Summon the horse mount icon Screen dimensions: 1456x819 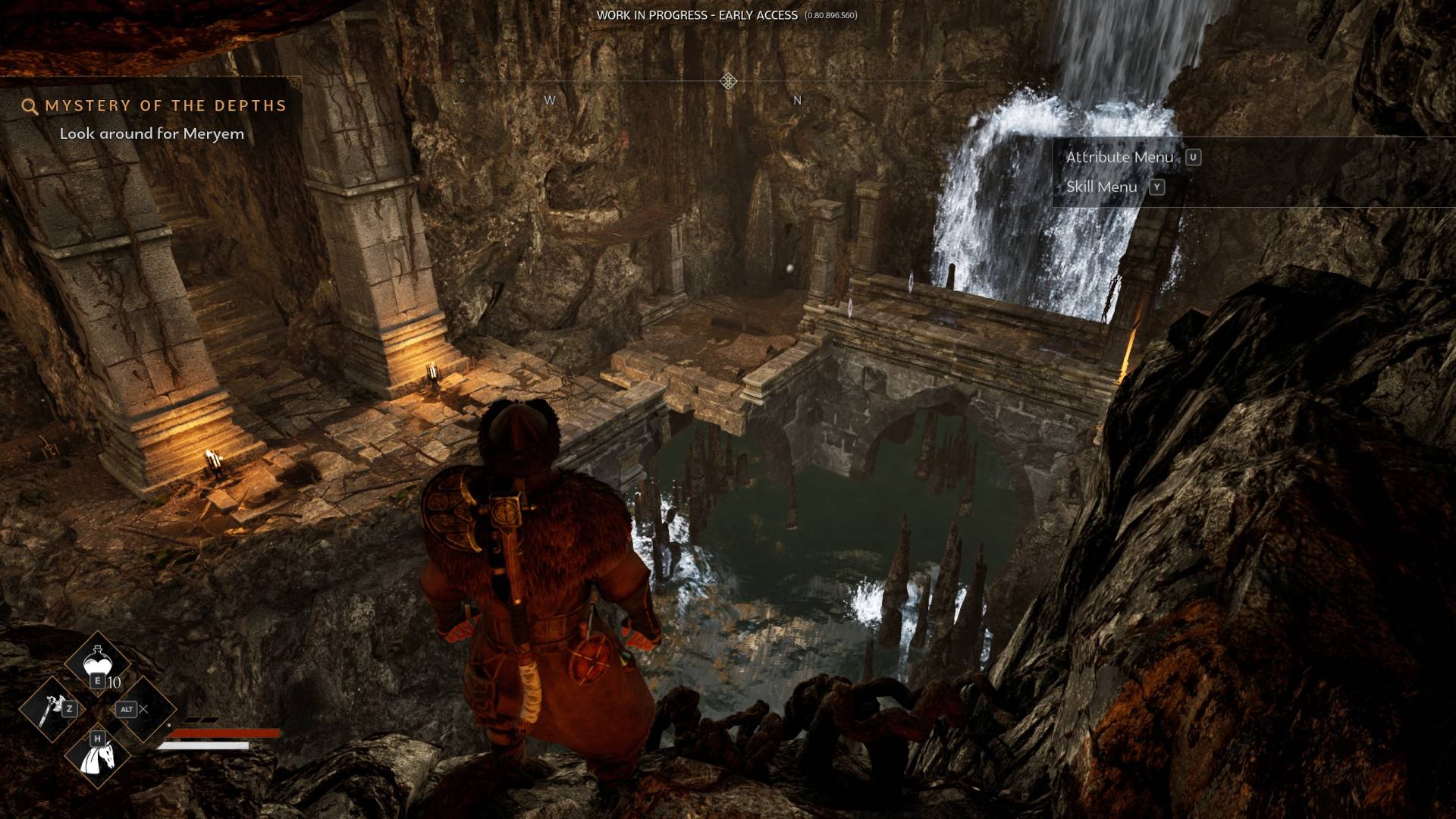98,755
